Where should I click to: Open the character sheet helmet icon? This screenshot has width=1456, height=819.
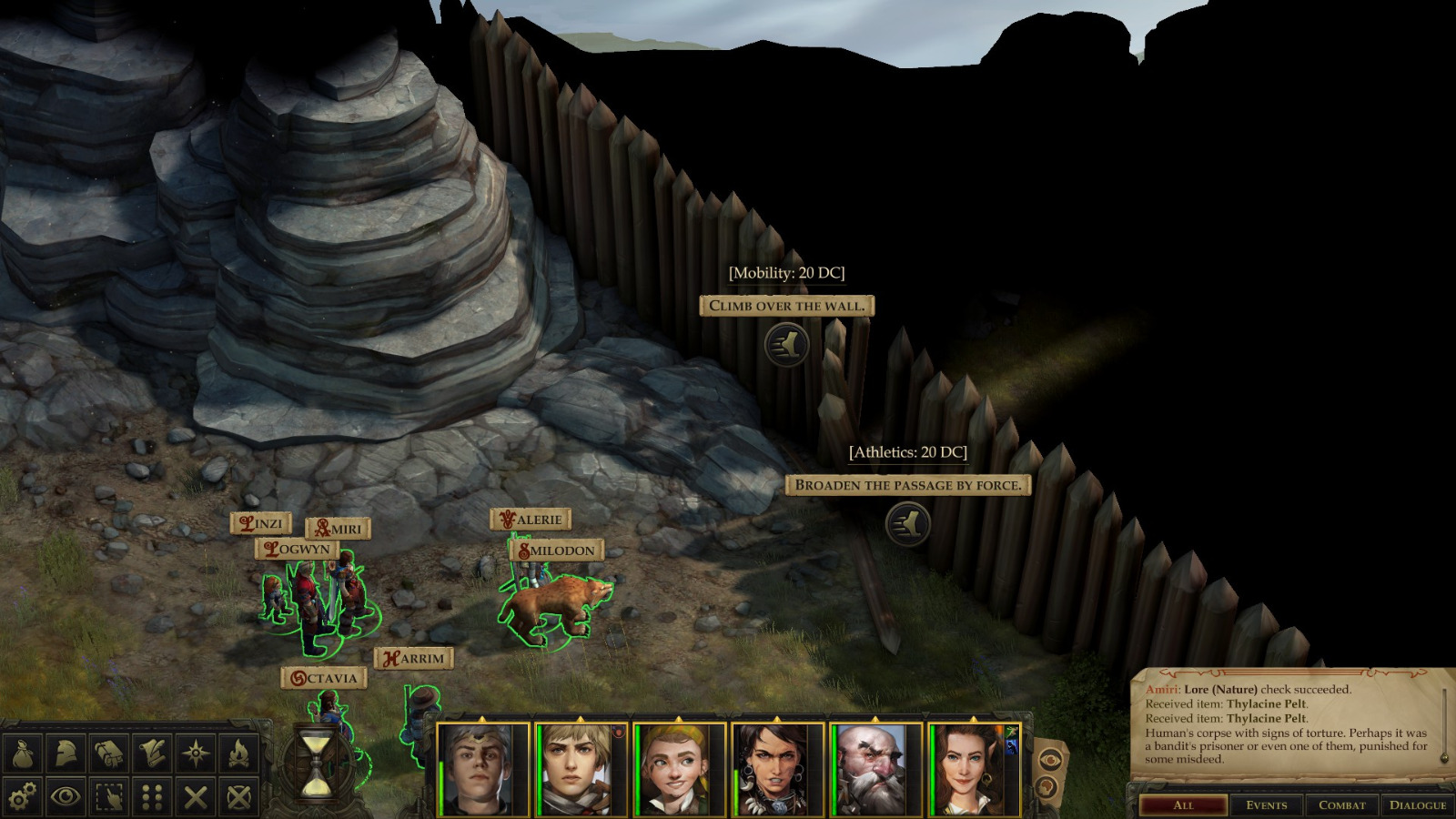tap(64, 752)
